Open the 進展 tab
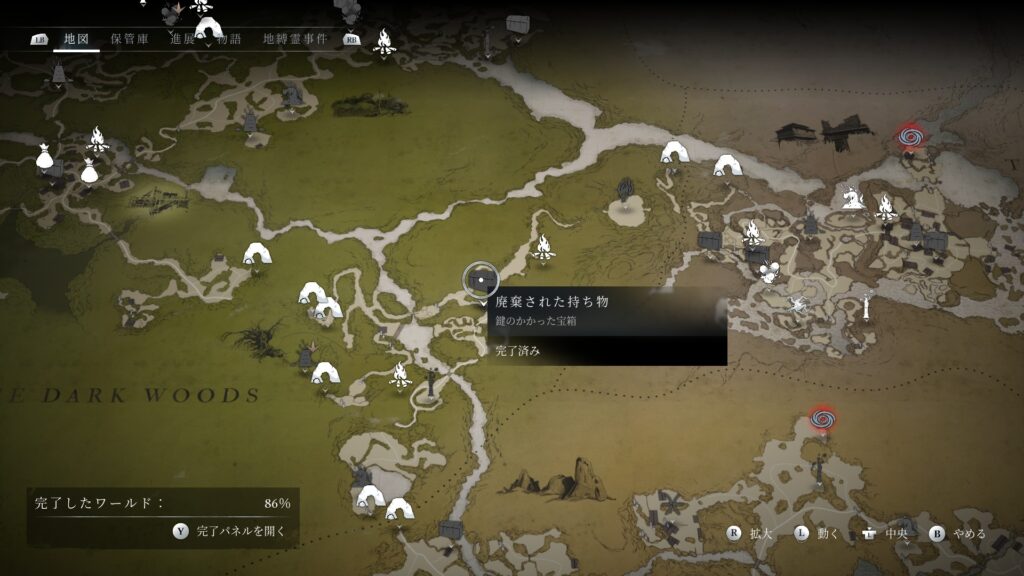 182,40
